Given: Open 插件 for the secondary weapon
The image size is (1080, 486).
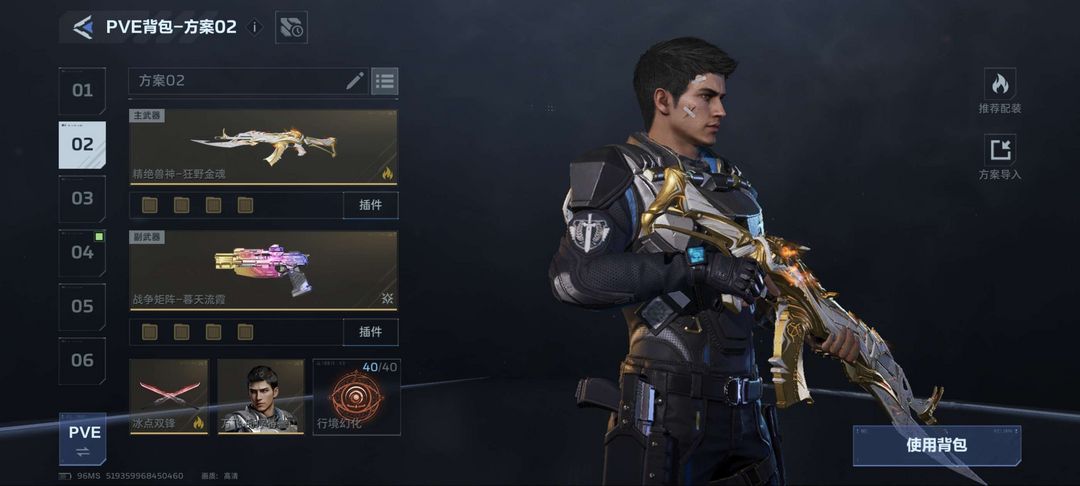Looking at the screenshot, I should 370,331.
